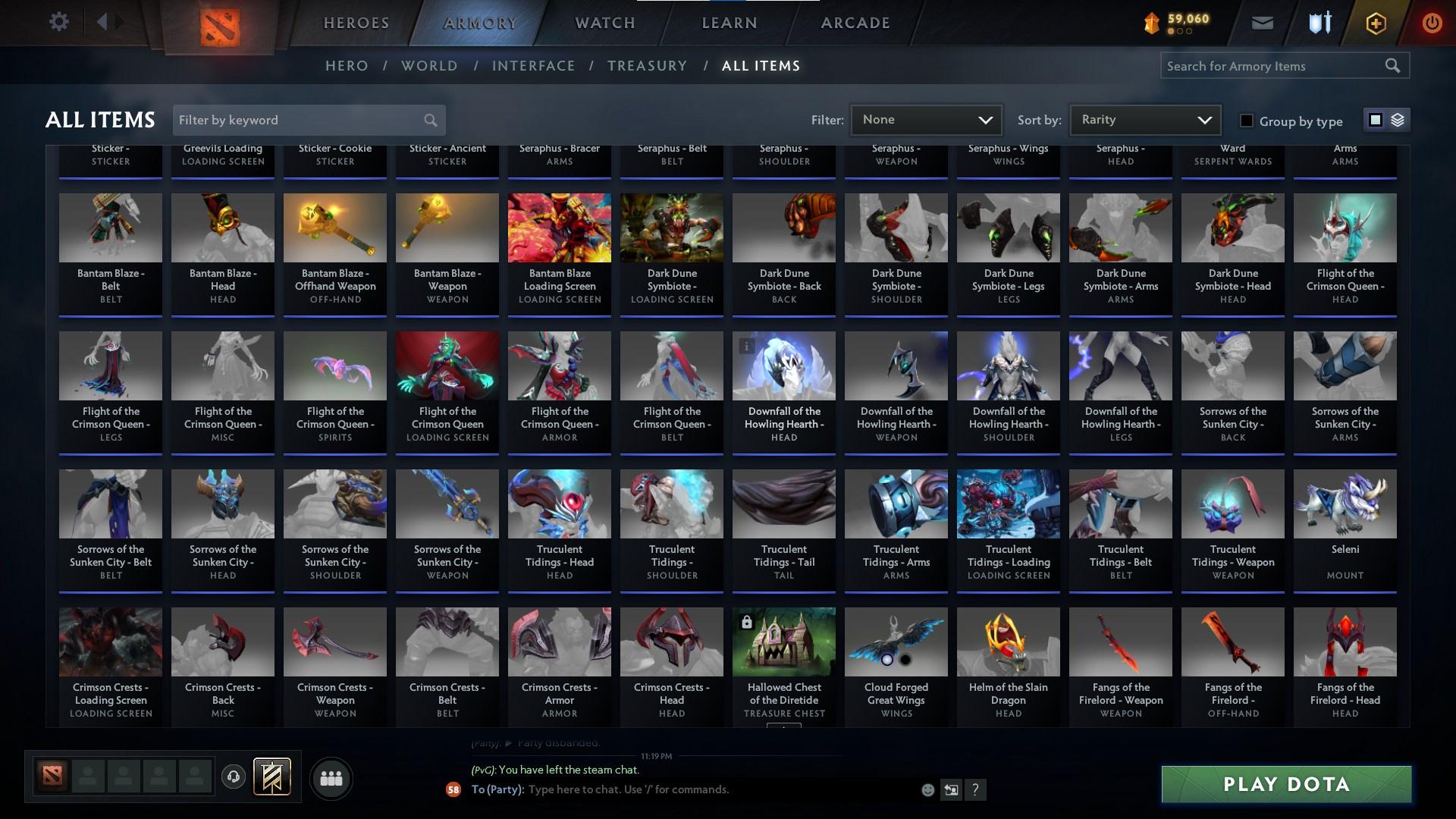Image resolution: width=1456 pixels, height=819 pixels.
Task: Open the friends list people icon
Action: [331, 778]
